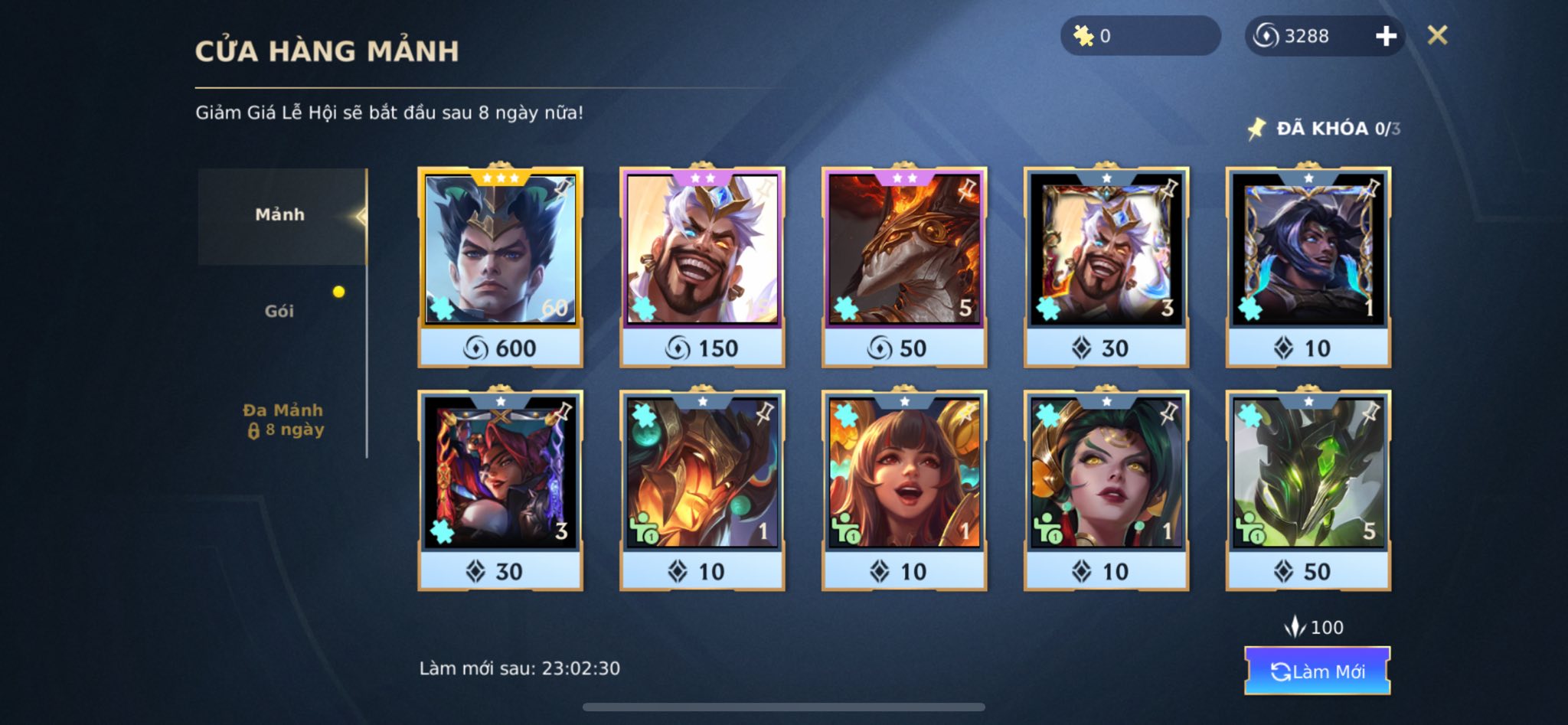Viewport: 1568px width, 725px height.
Task: Add more currency with the plus button
Action: point(1386,36)
